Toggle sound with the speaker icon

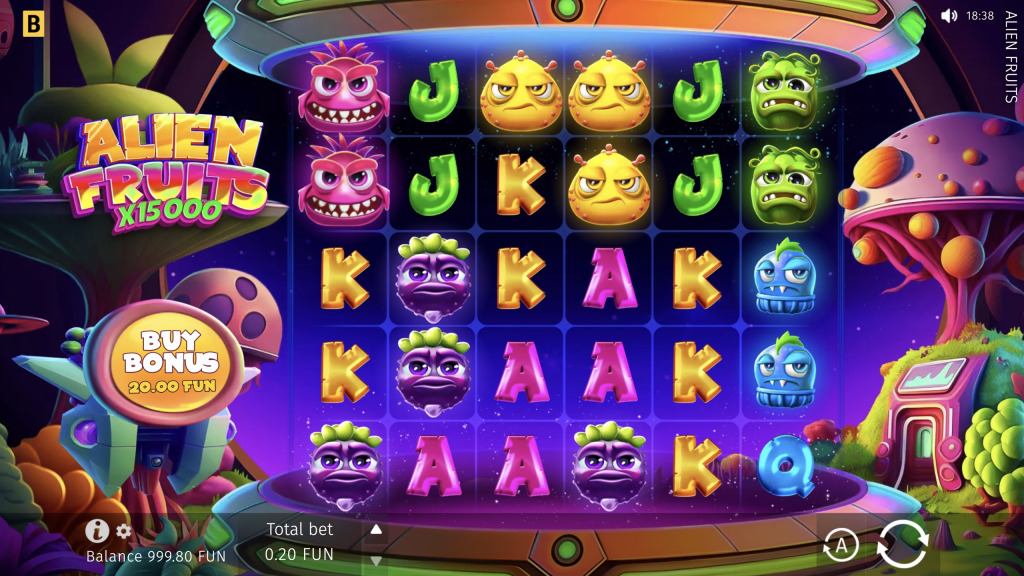[x=949, y=16]
